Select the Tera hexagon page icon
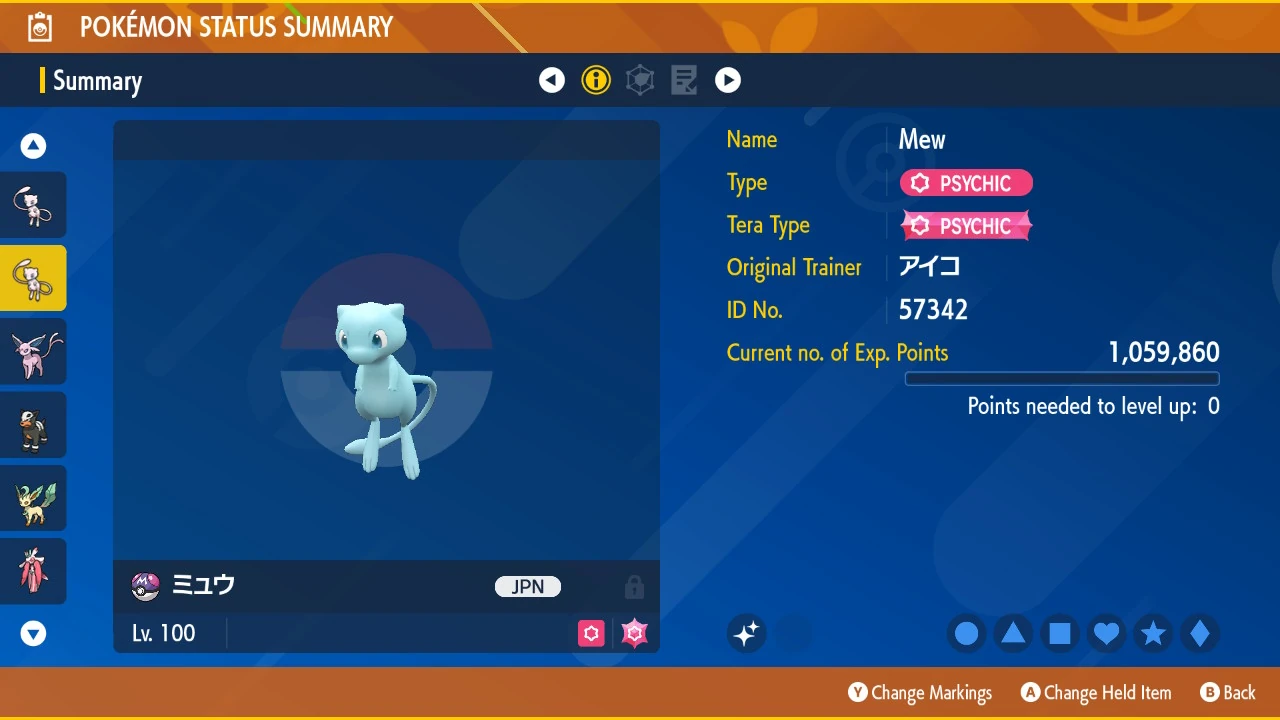 [x=640, y=80]
